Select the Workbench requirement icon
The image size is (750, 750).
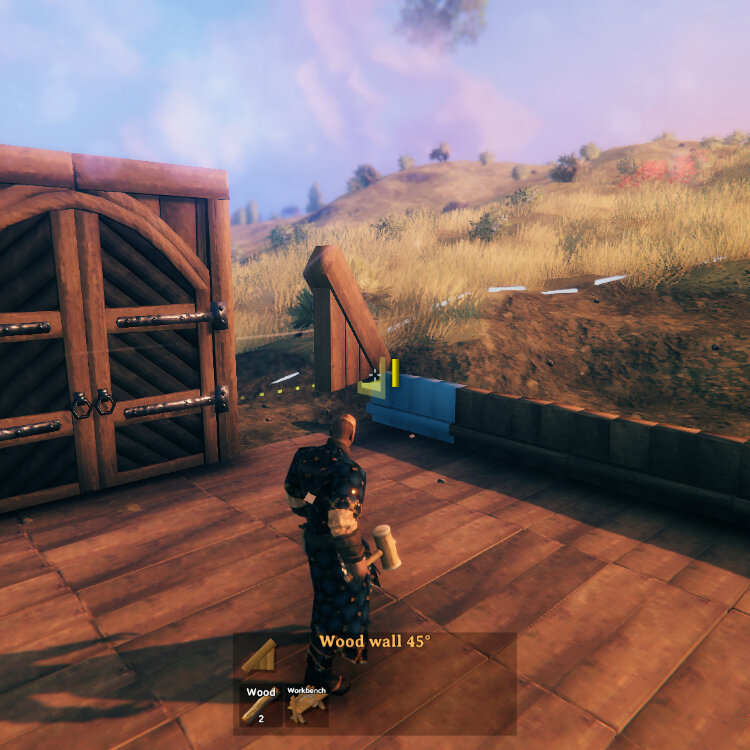coord(305,705)
